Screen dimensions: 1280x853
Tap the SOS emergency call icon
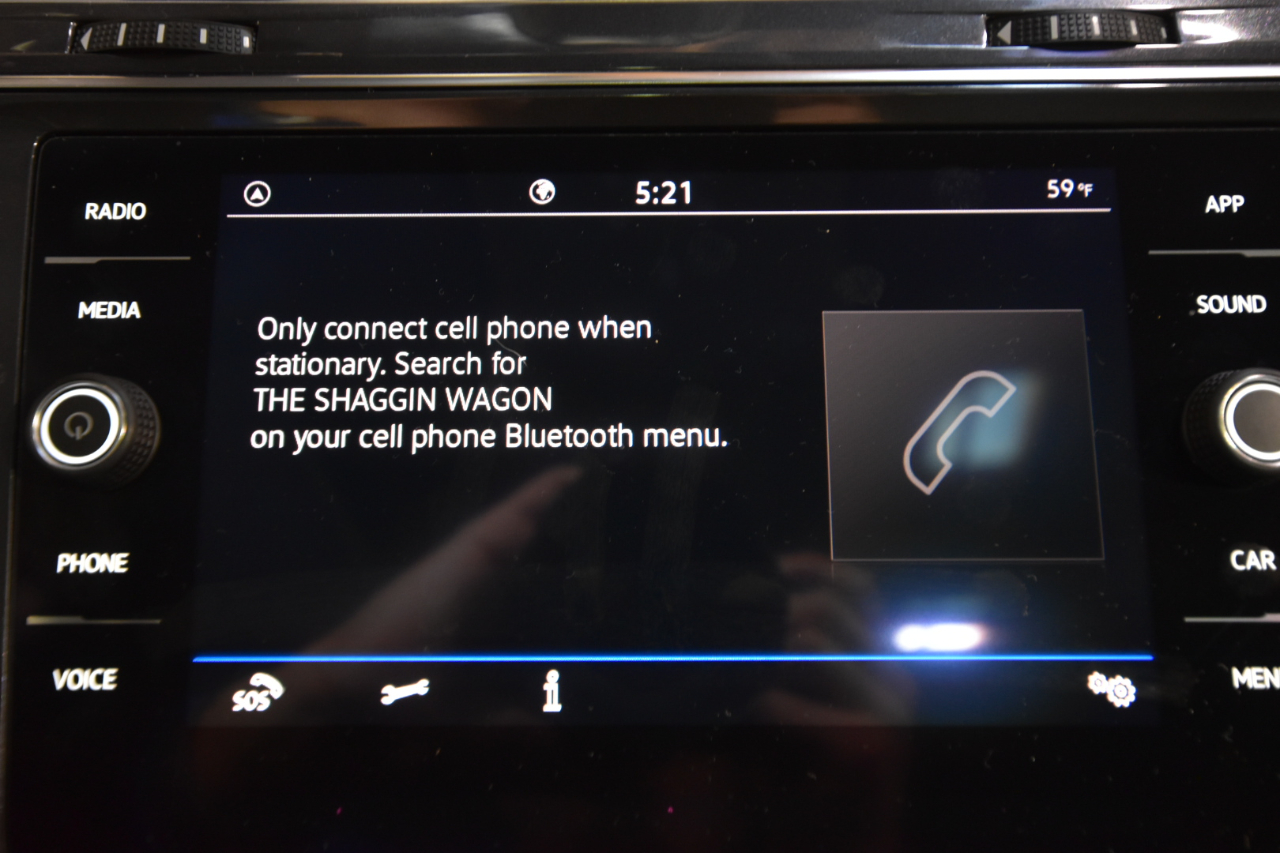(x=256, y=692)
